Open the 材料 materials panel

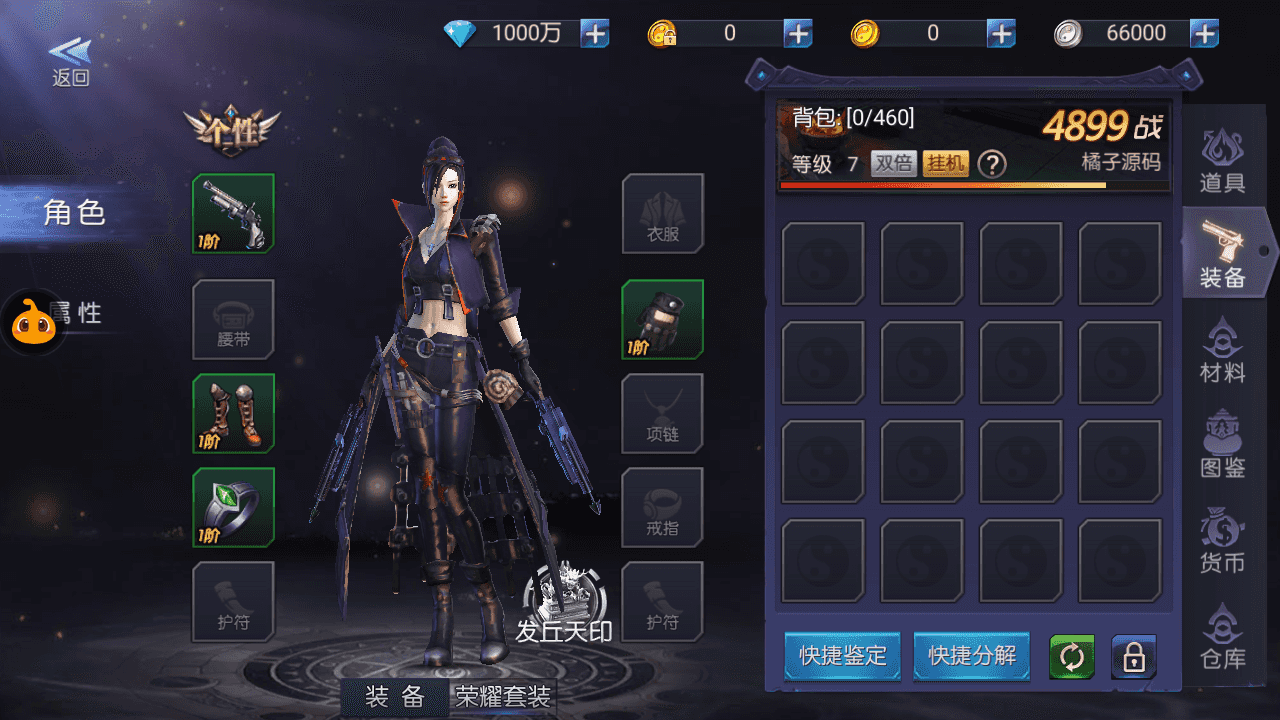(x=1221, y=355)
